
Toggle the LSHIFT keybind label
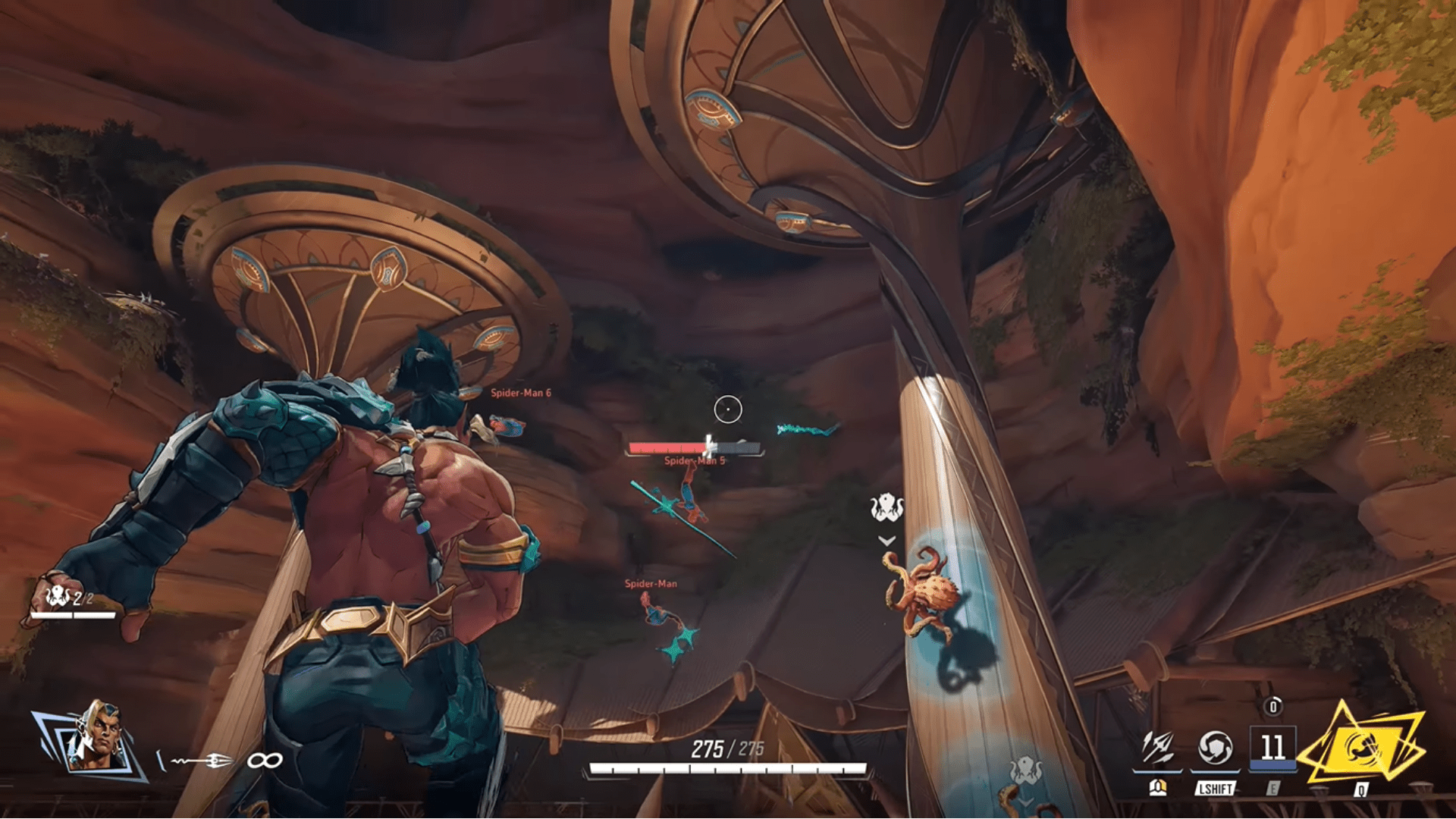(1214, 789)
